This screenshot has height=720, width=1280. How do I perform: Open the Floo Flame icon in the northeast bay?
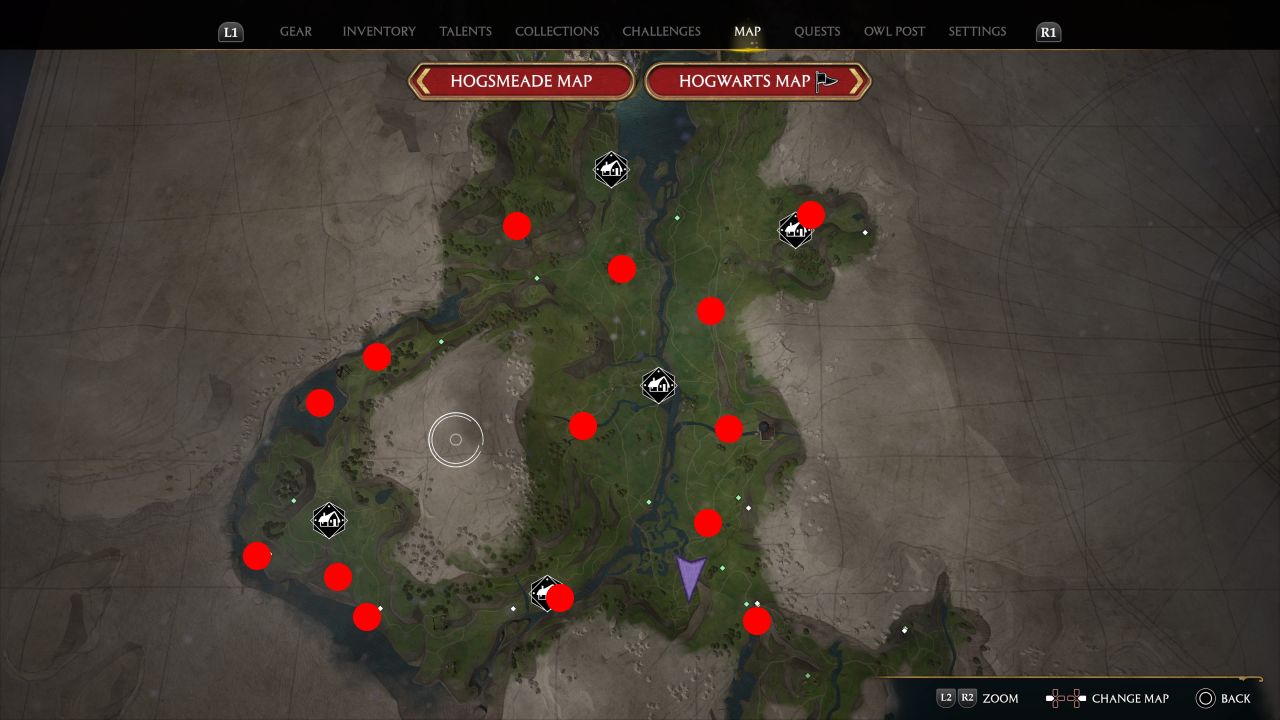click(793, 231)
